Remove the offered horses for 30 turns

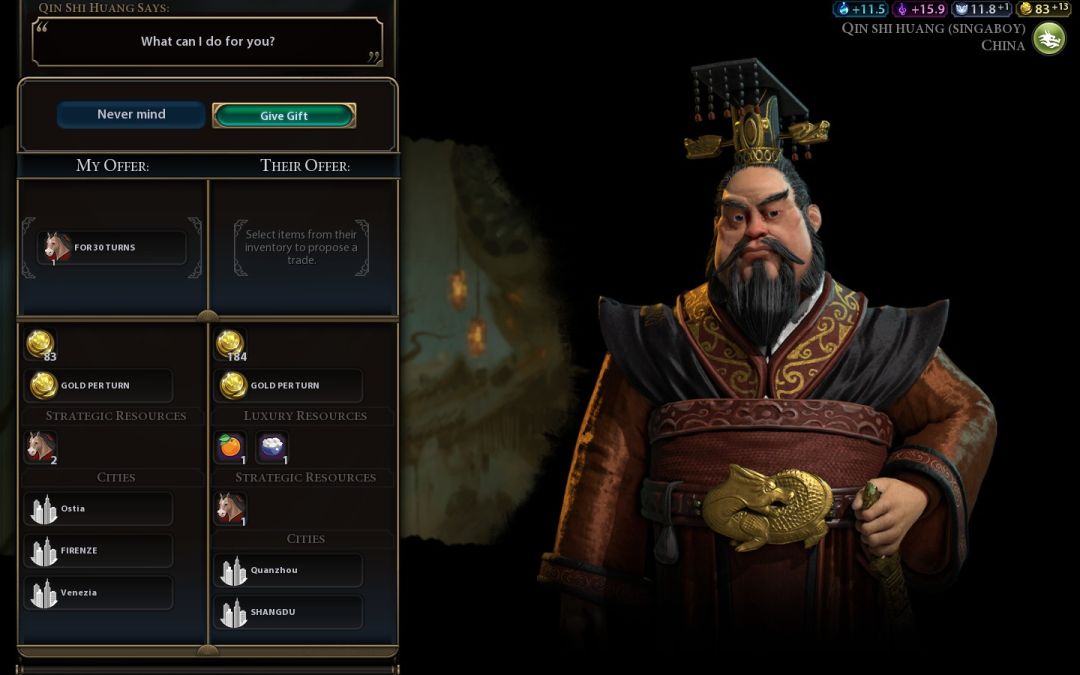tap(112, 248)
